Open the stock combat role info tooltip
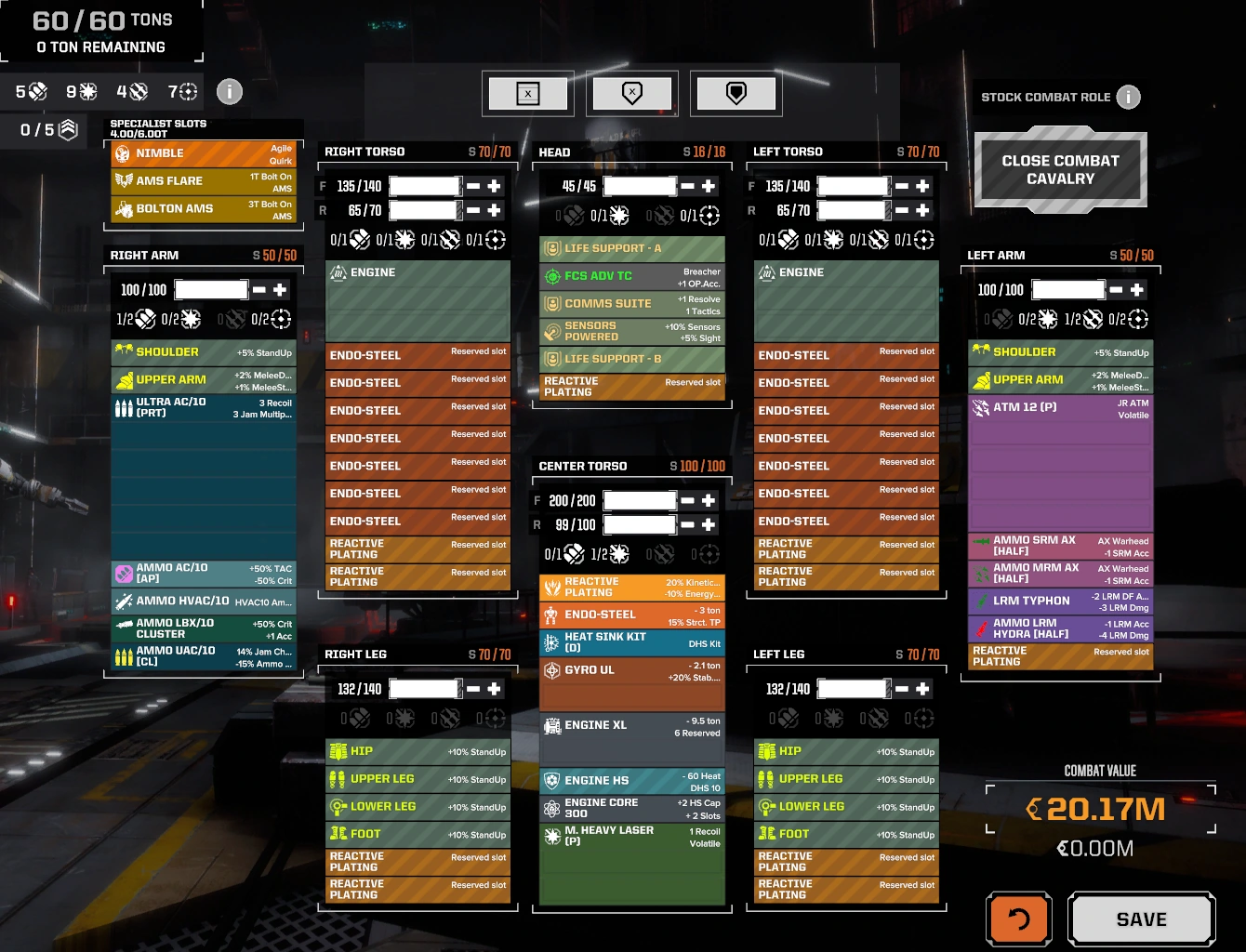The width and height of the screenshot is (1246, 952). (1130, 97)
